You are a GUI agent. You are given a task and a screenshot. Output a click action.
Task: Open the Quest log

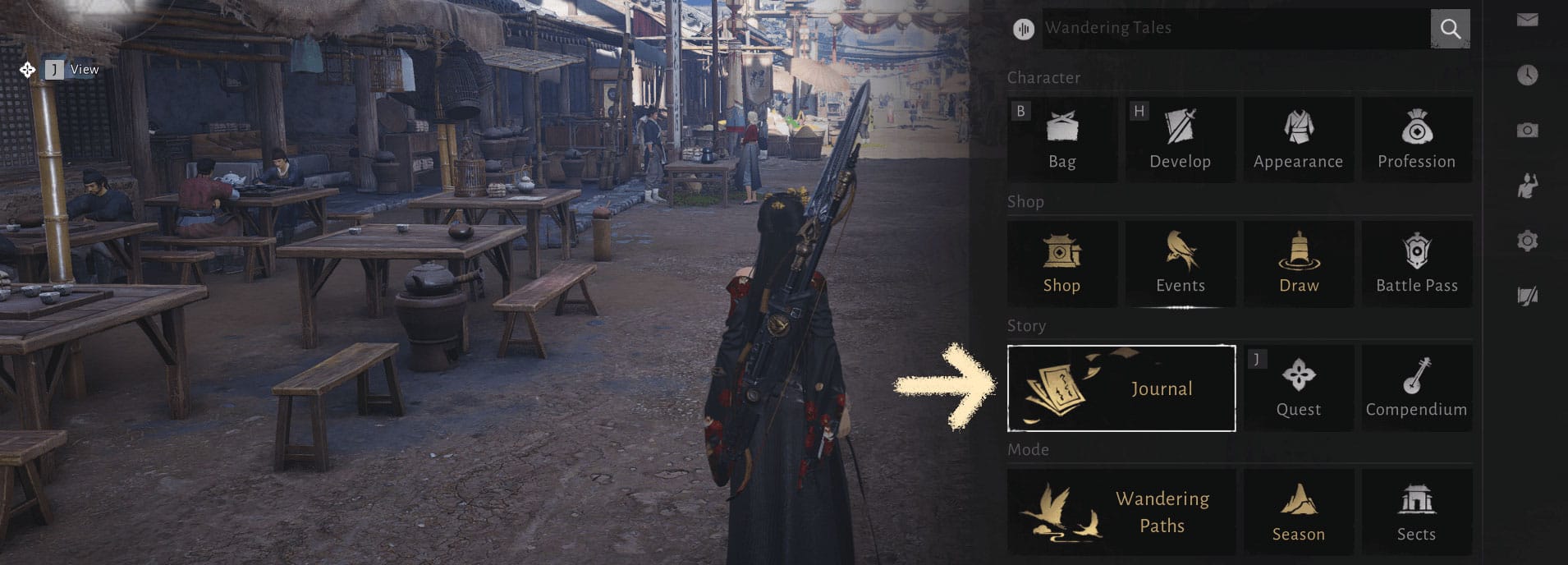pyautogui.click(x=1298, y=388)
